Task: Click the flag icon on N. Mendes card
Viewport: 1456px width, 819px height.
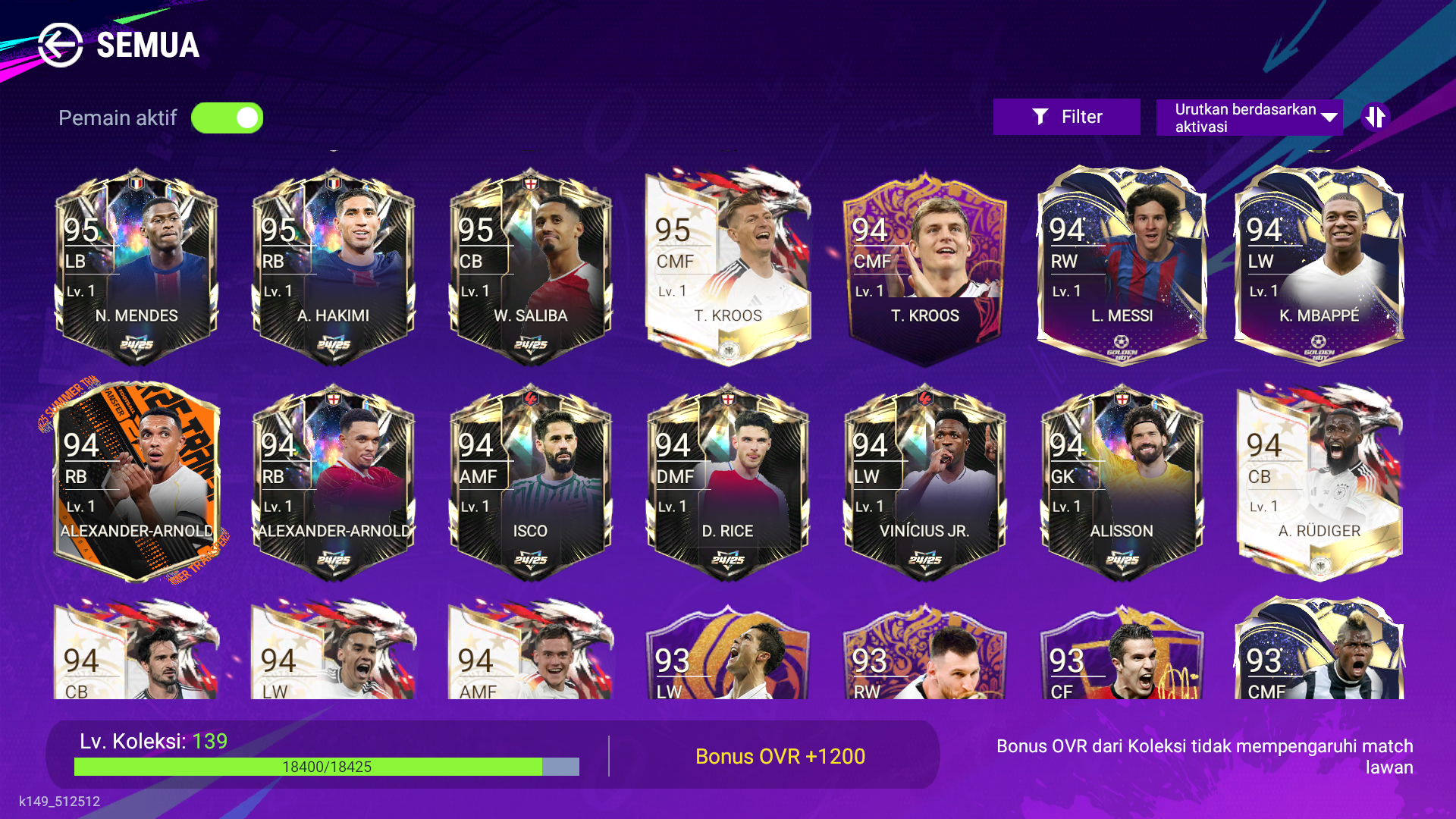Action: click(136, 182)
